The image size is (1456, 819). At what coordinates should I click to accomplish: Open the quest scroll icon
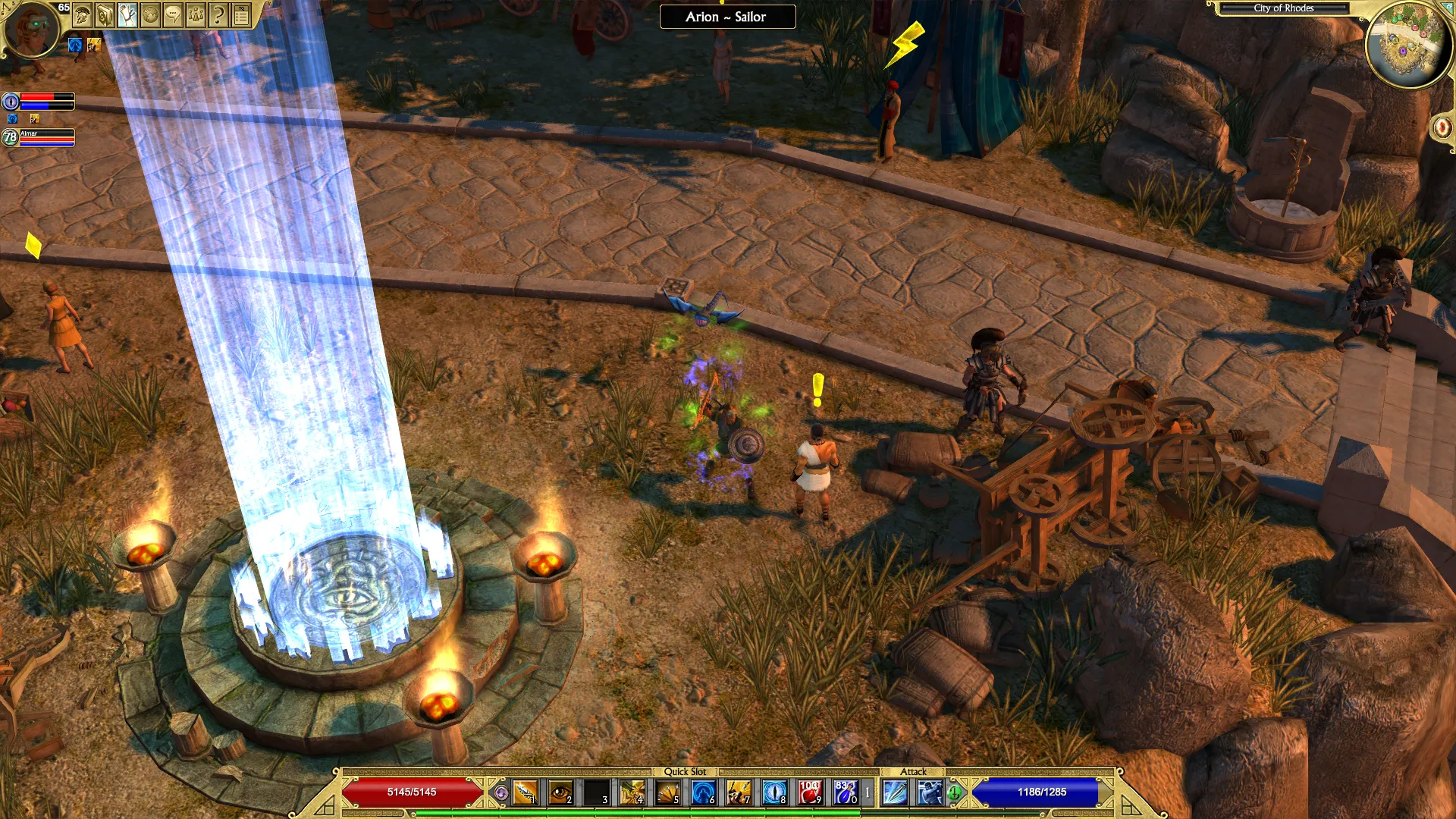point(128,14)
